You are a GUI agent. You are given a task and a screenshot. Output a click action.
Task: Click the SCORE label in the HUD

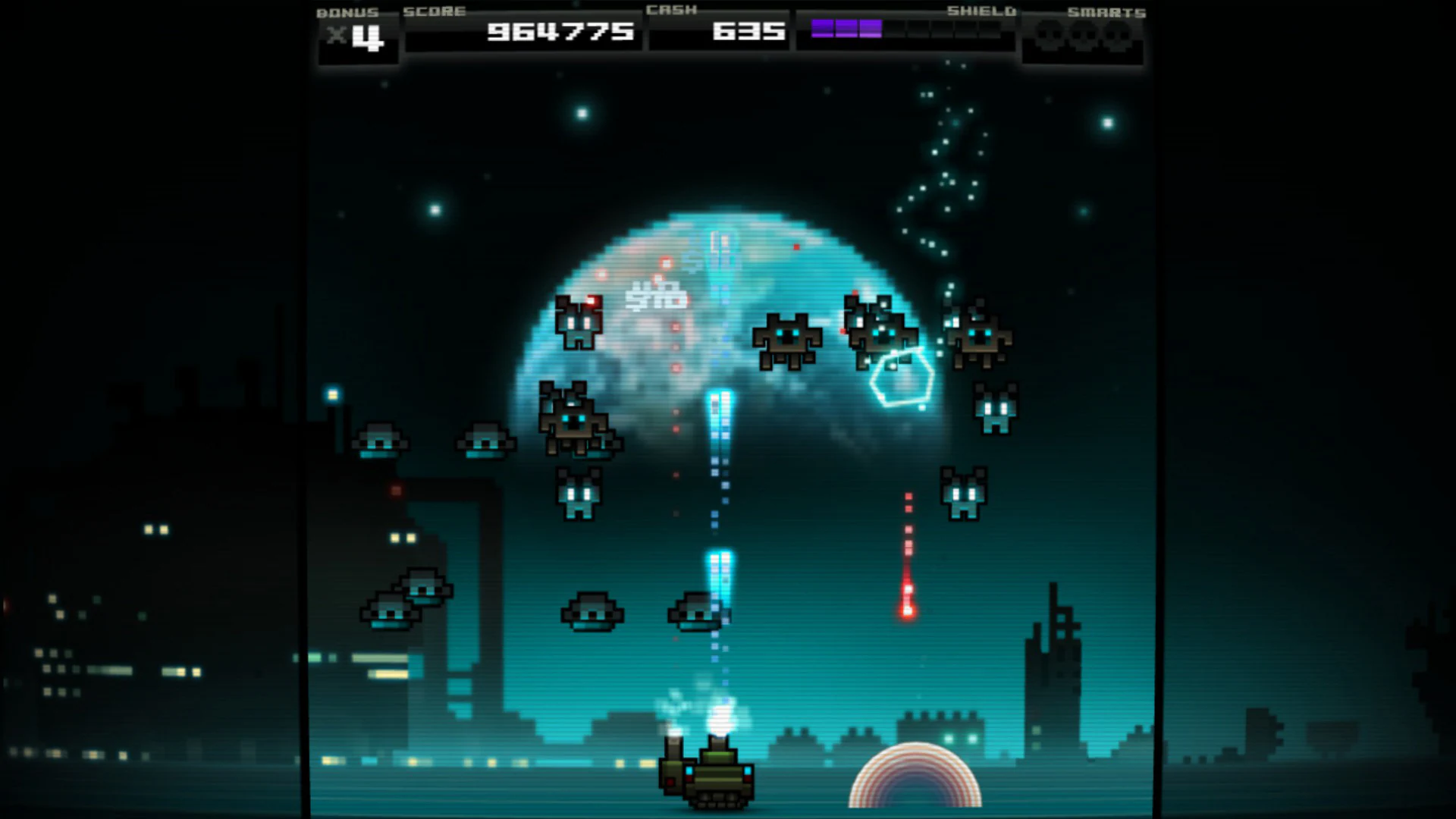point(432,11)
